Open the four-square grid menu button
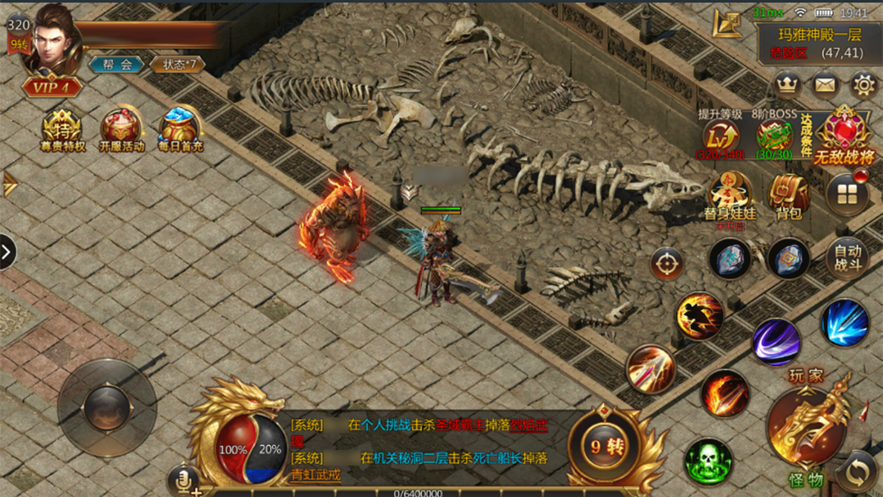Image resolution: width=883 pixels, height=497 pixels. (847, 193)
